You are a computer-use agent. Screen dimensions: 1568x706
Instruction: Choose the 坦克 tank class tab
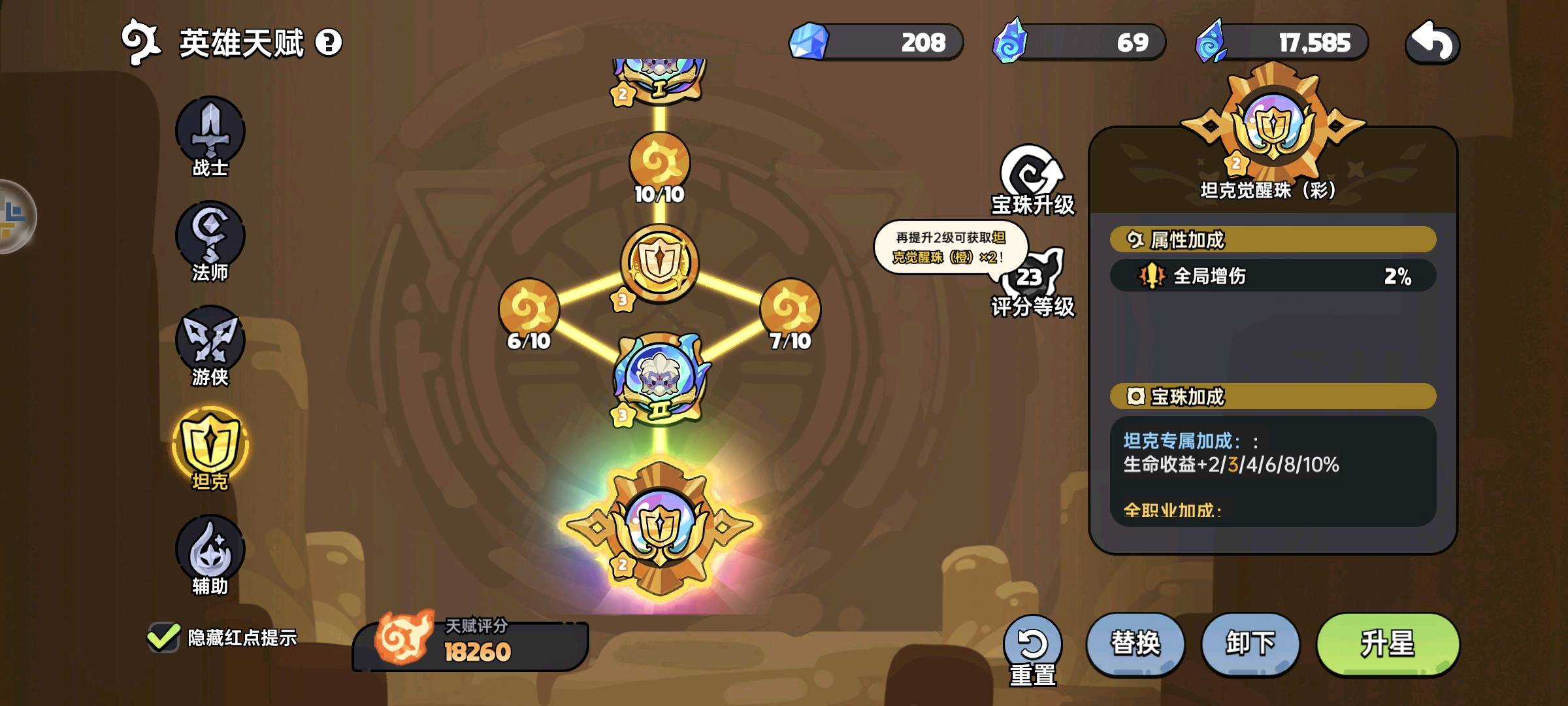(210, 446)
